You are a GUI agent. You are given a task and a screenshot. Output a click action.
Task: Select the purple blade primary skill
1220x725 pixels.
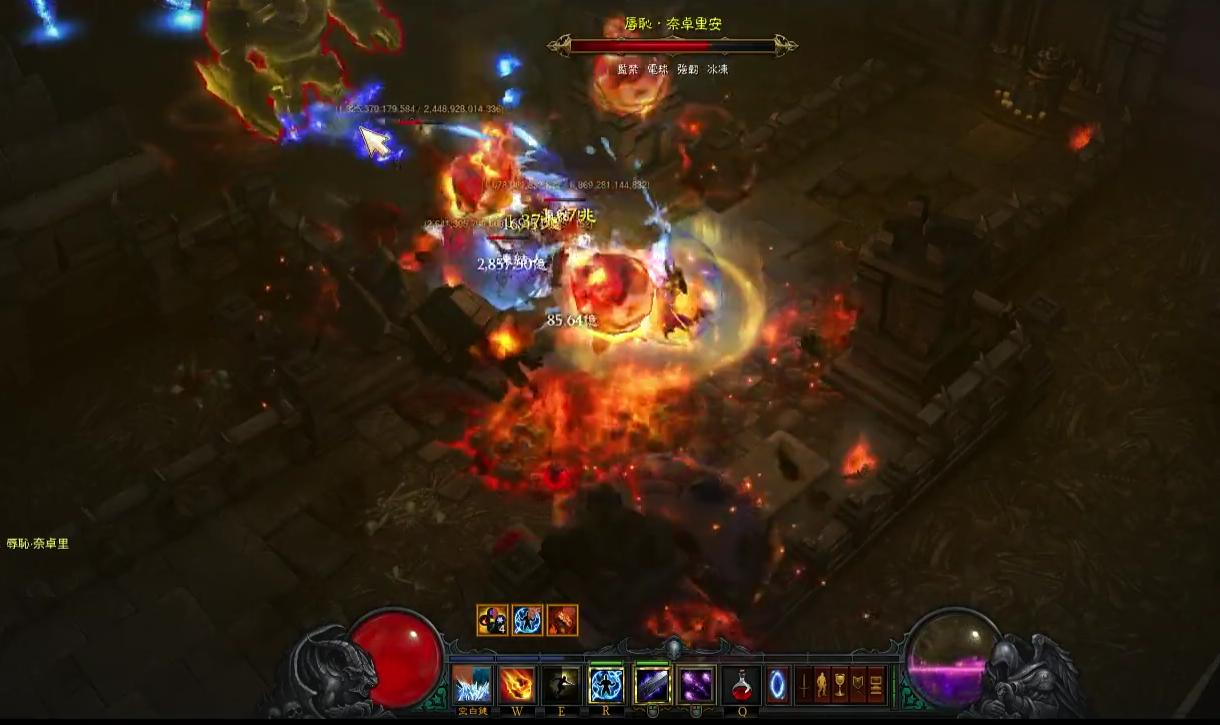tap(652, 686)
